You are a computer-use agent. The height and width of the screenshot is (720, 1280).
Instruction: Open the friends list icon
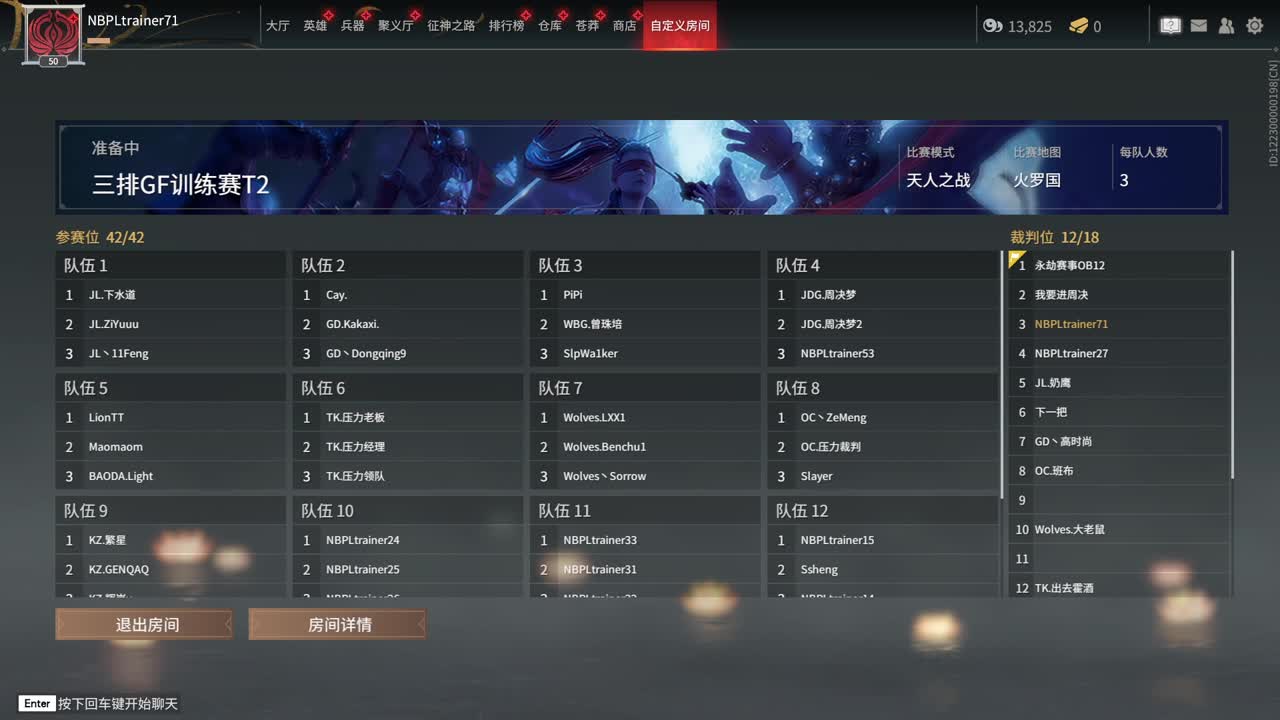click(1226, 25)
